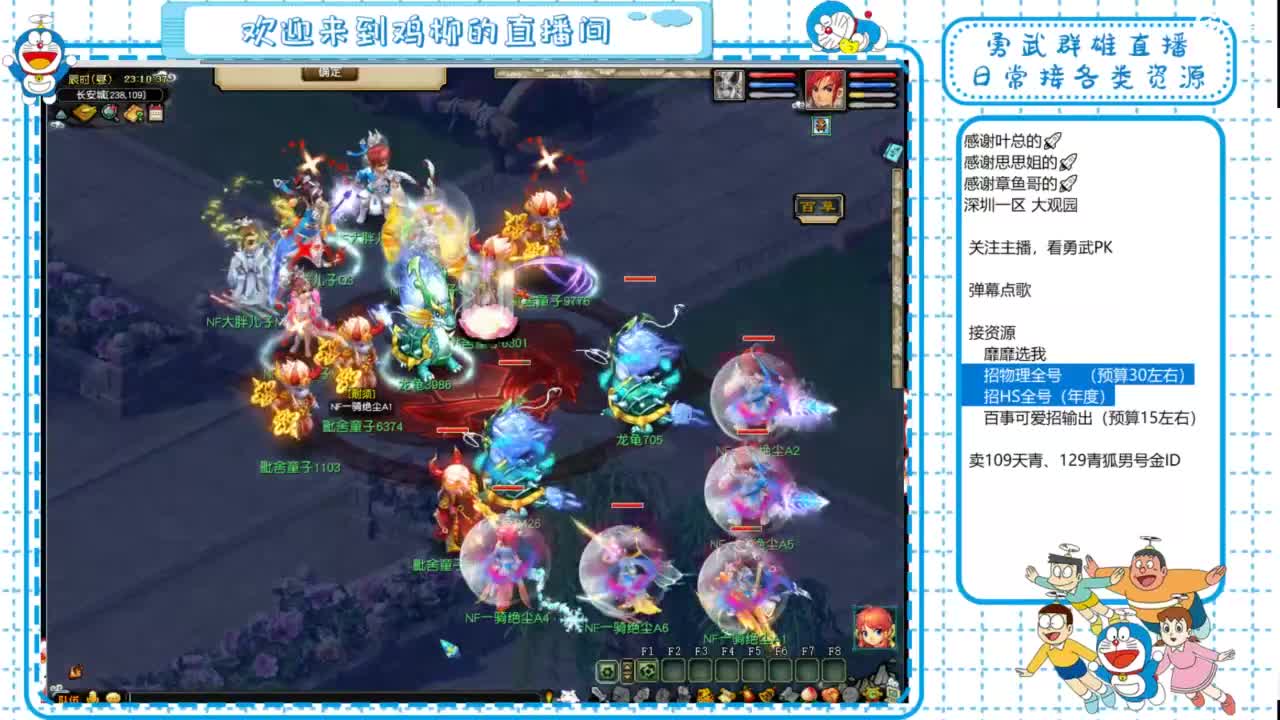
Task: Open the gold ingot currency icon below the clock
Action: point(82,112)
